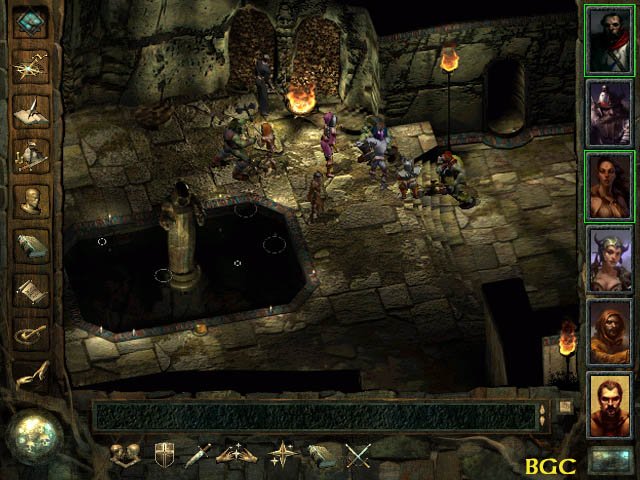Viewport: 640px width, 480px height.
Task: Click the twin skulls action button
Action: pyautogui.click(x=126, y=456)
